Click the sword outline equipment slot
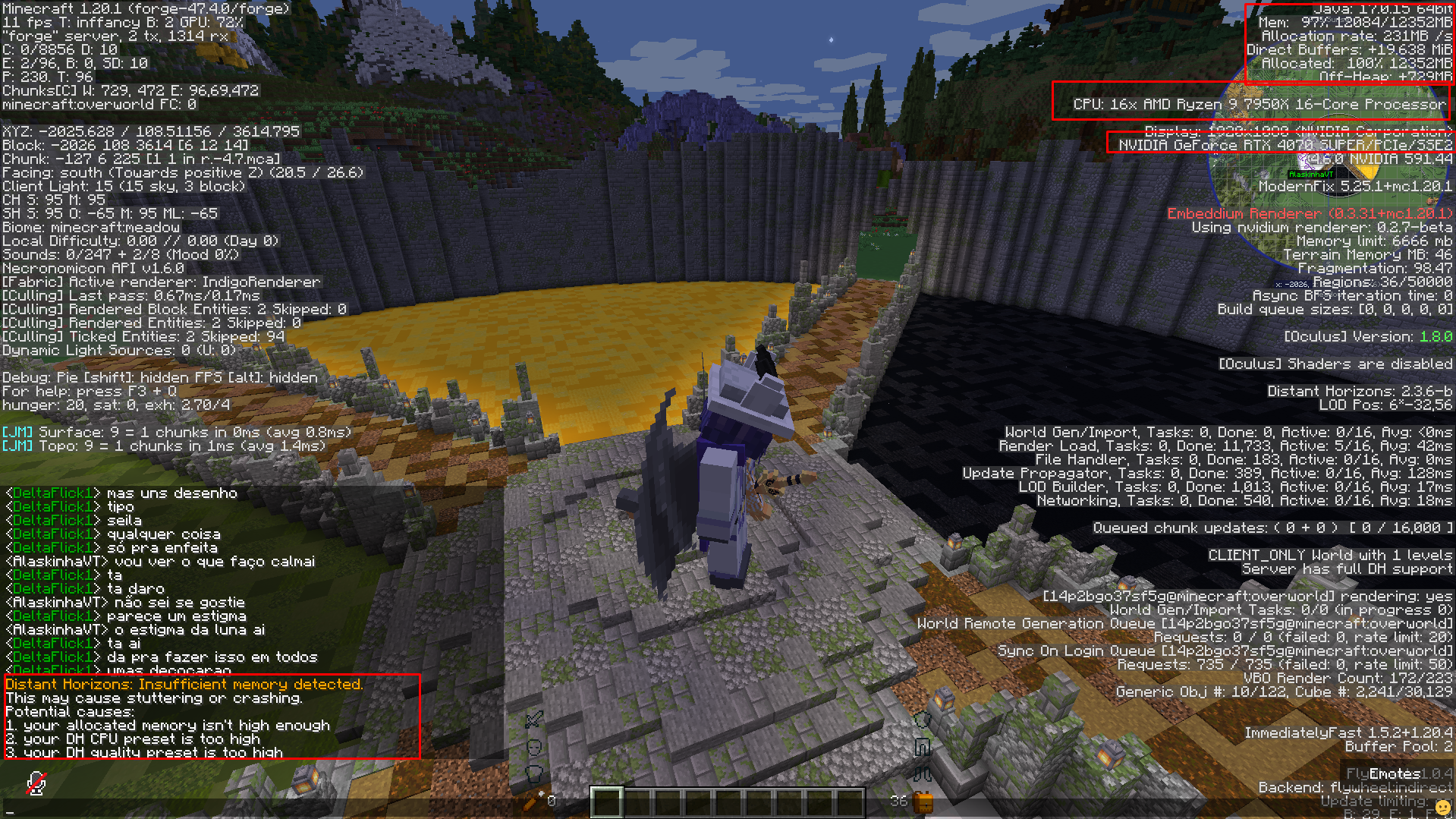The image size is (1456, 819). point(534,719)
